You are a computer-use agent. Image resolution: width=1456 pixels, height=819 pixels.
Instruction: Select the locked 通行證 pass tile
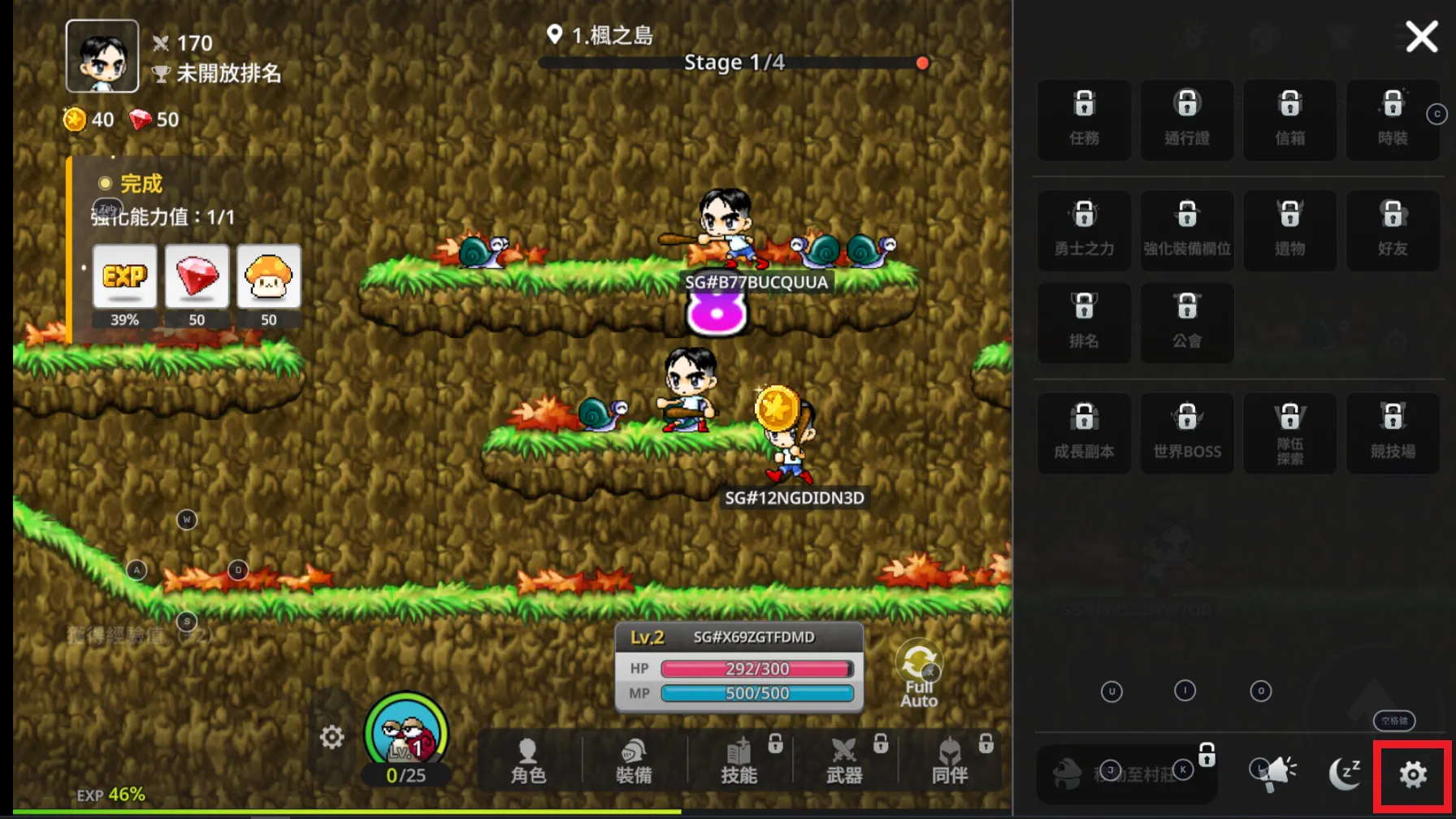click(x=1187, y=119)
